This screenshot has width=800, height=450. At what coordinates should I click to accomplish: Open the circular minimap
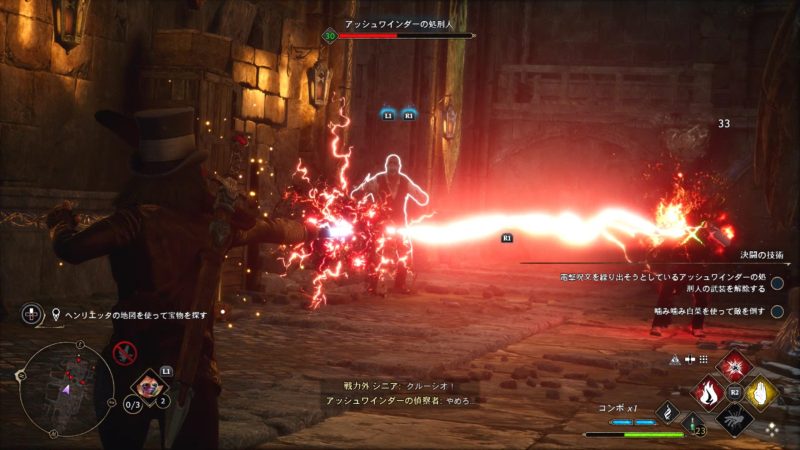pos(66,387)
